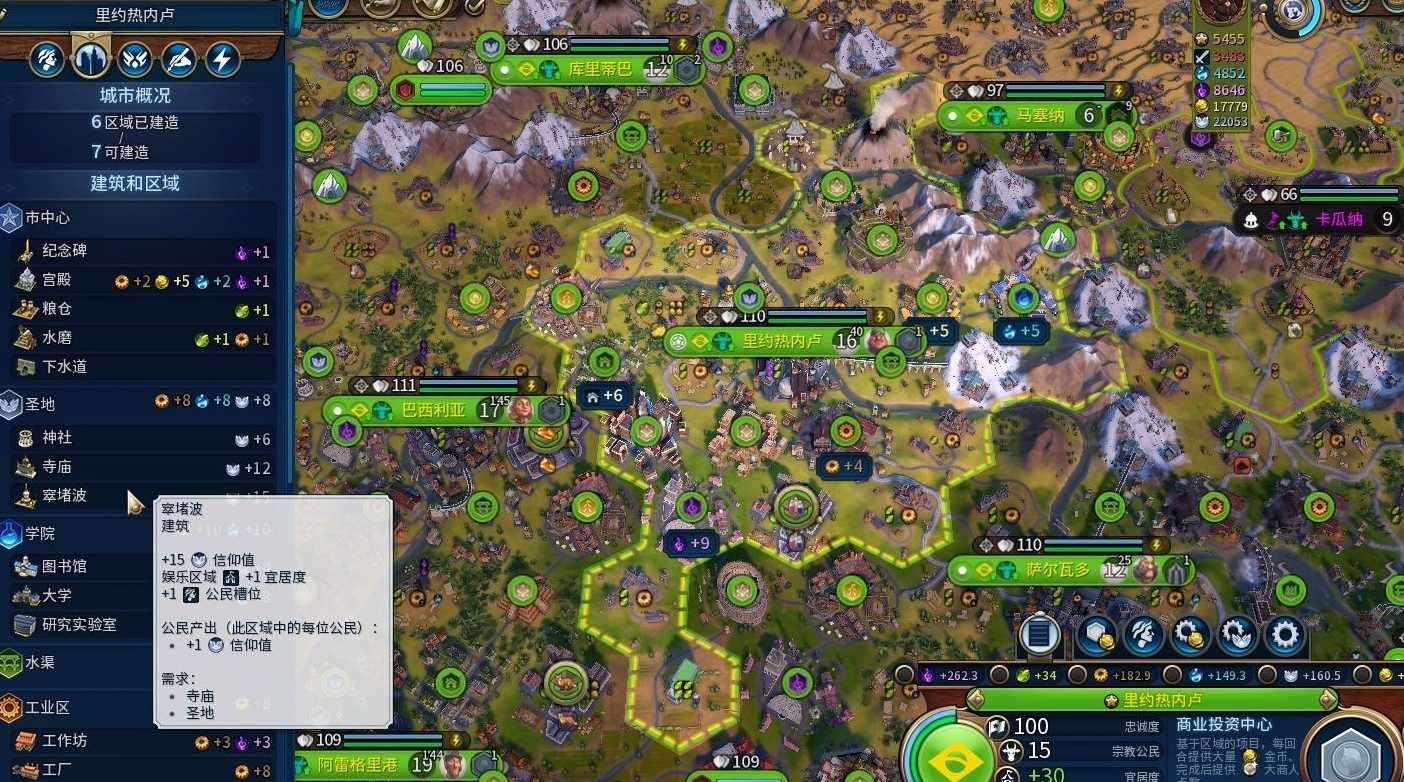Open the city details list icon

[x=1039, y=634]
